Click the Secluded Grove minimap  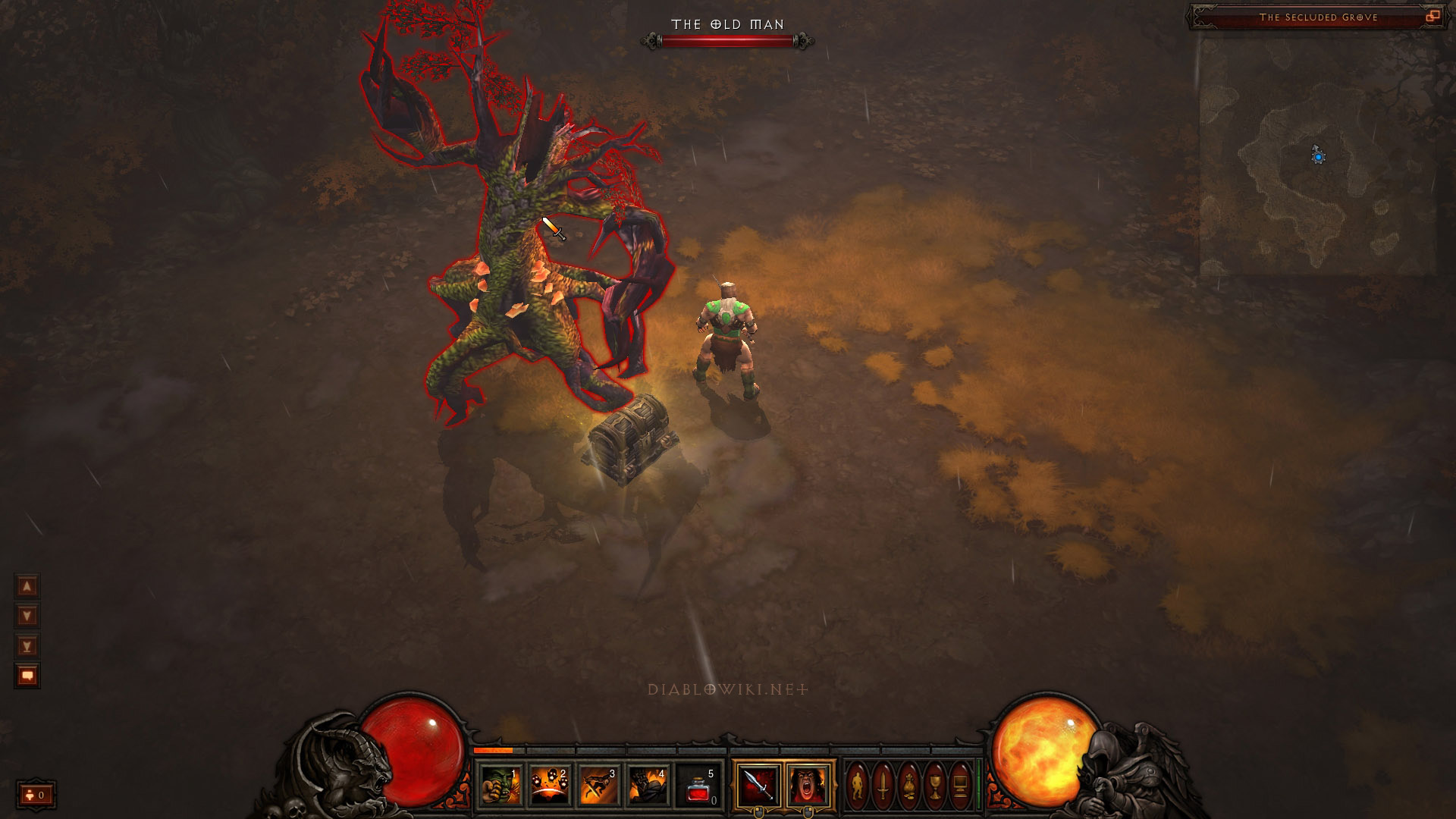coord(1318,158)
